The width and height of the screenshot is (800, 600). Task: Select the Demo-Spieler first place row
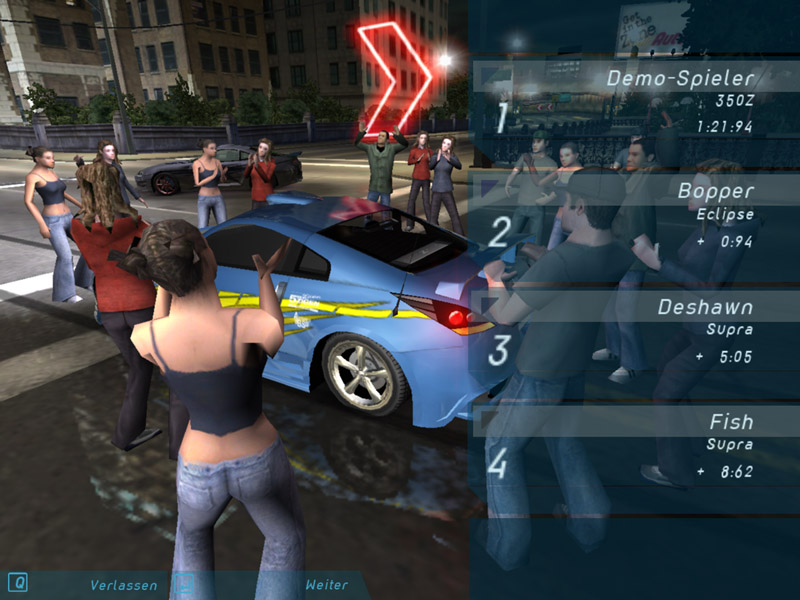[x=635, y=100]
